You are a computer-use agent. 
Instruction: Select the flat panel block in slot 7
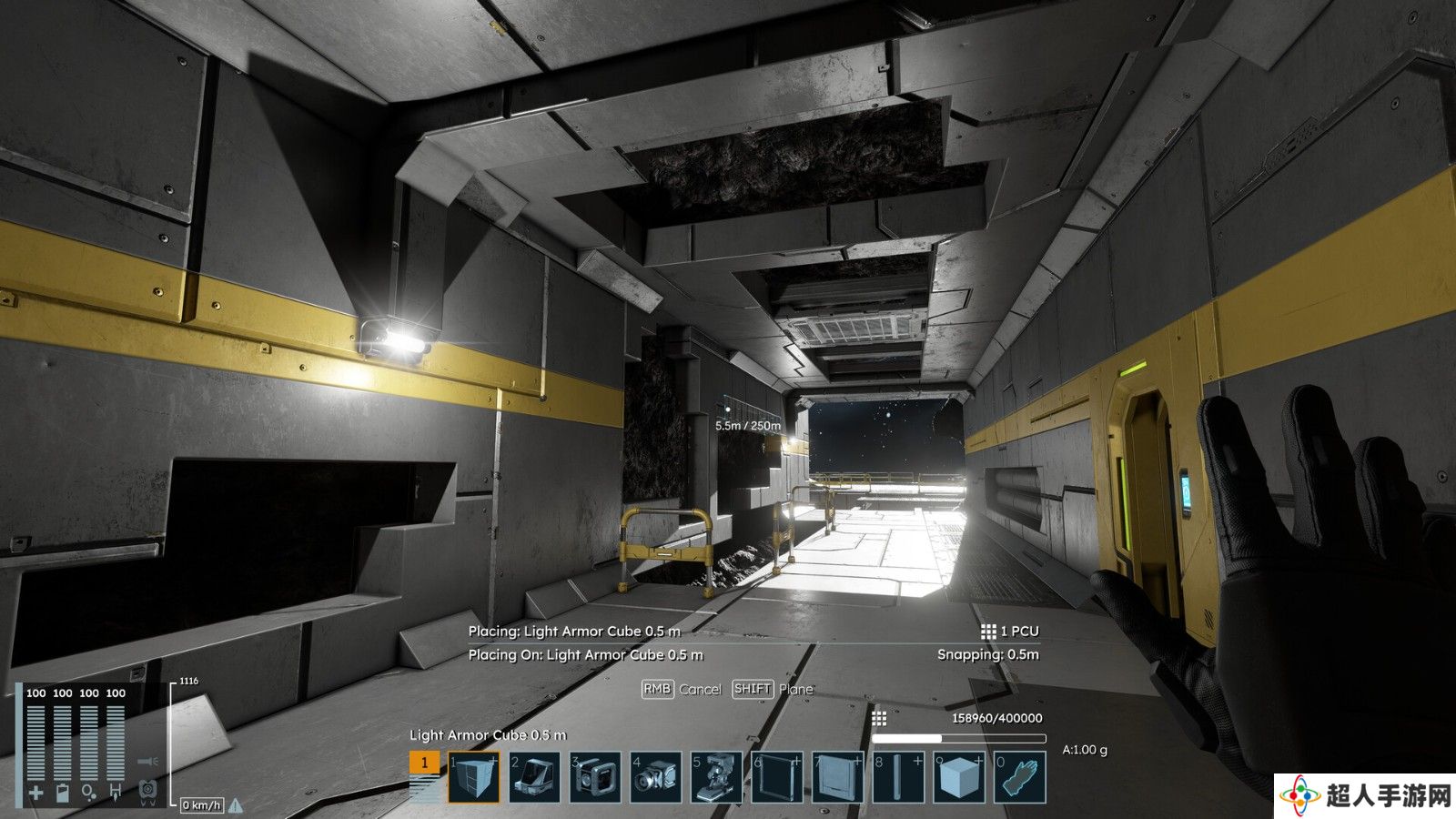(837, 777)
